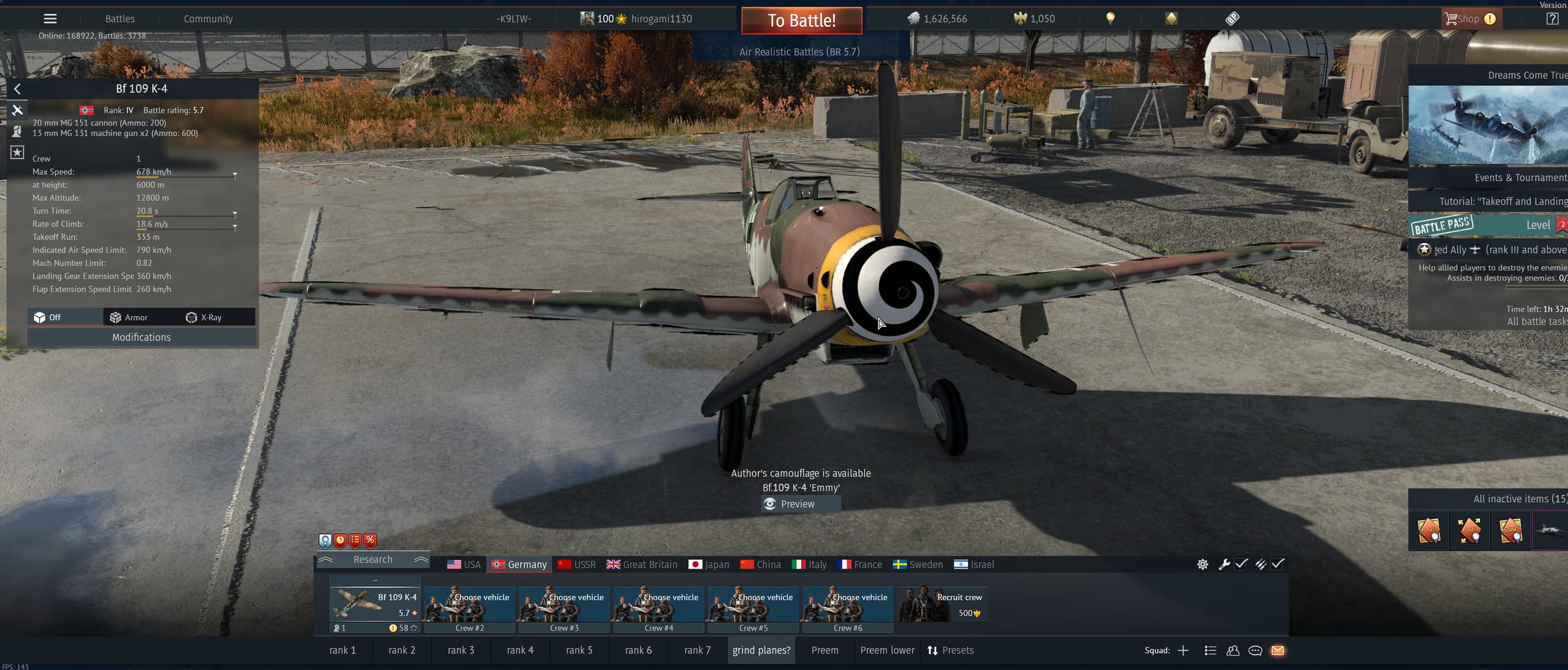Change the Air Realistic Battles game mode

(799, 52)
